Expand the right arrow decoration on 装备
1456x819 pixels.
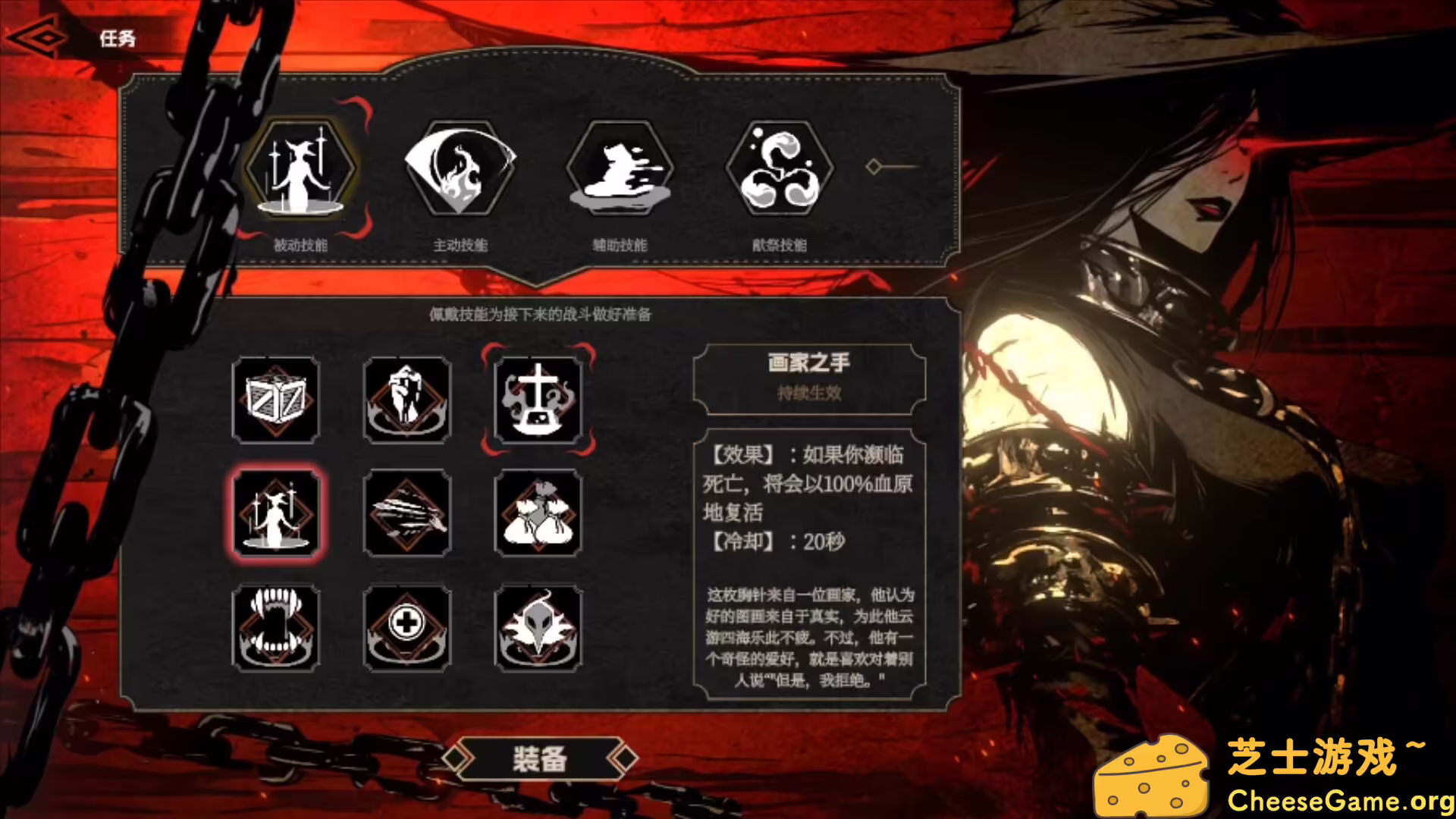pos(626,759)
